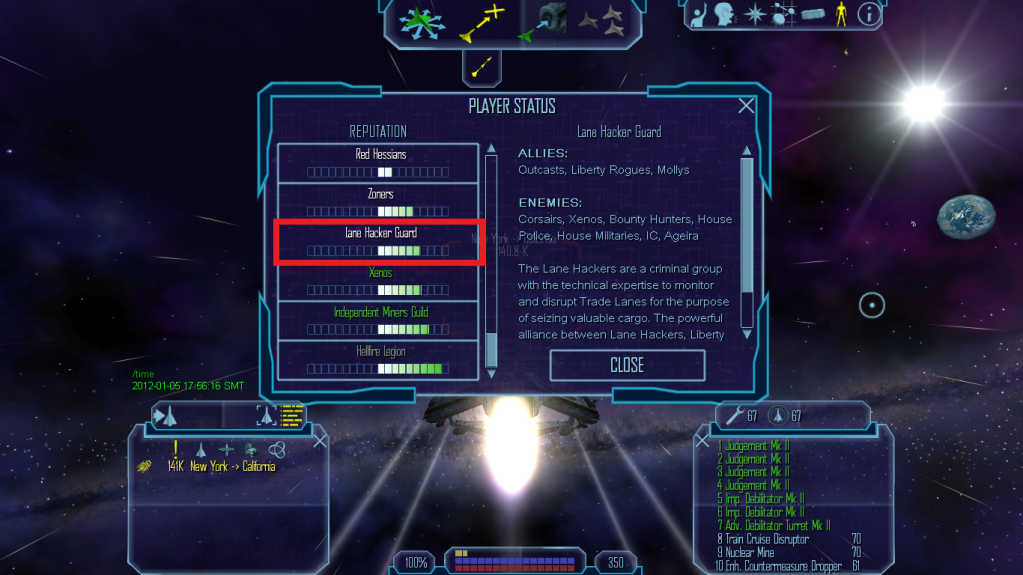Click the reputation list scrollbar
This screenshot has height=575, width=1023.
tap(491, 262)
